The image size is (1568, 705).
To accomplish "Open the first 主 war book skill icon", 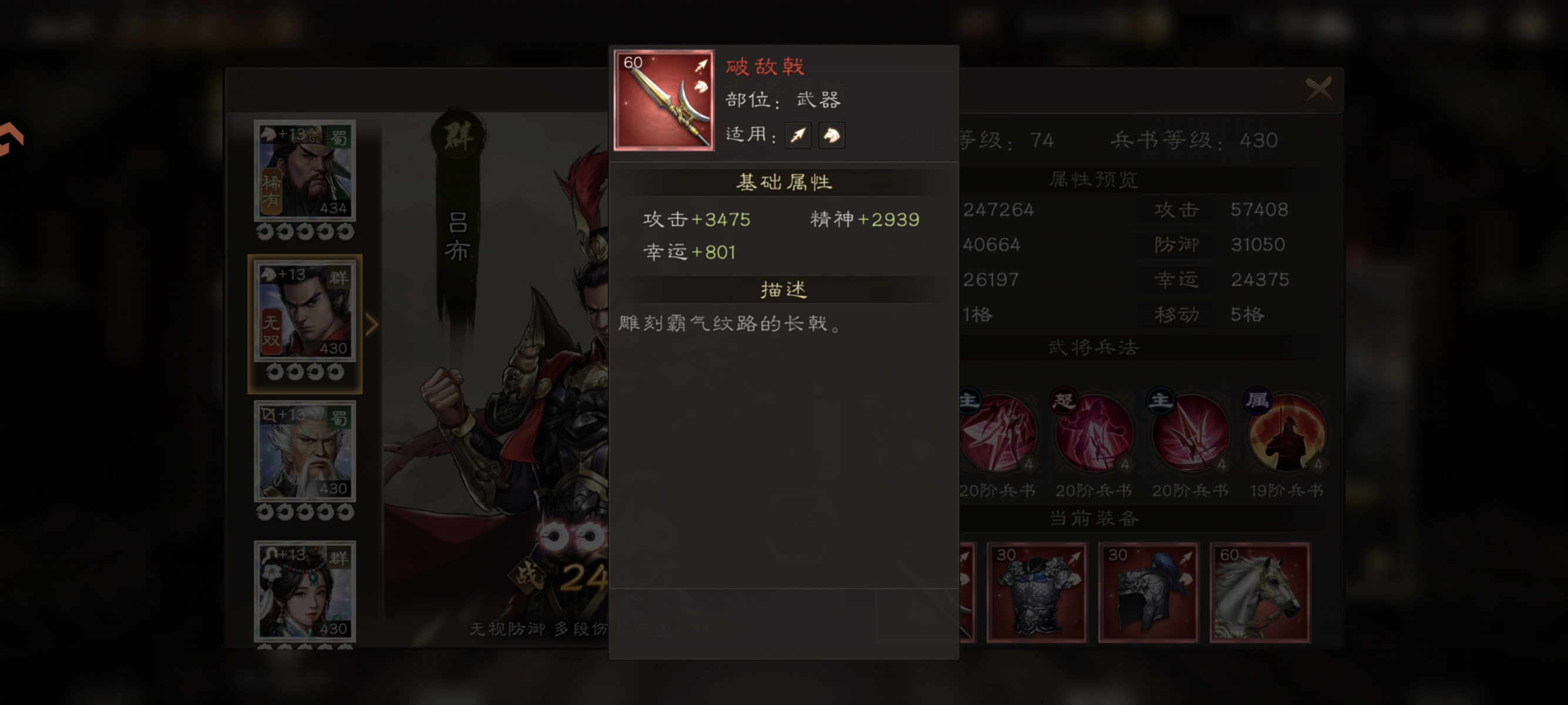I will [x=999, y=434].
